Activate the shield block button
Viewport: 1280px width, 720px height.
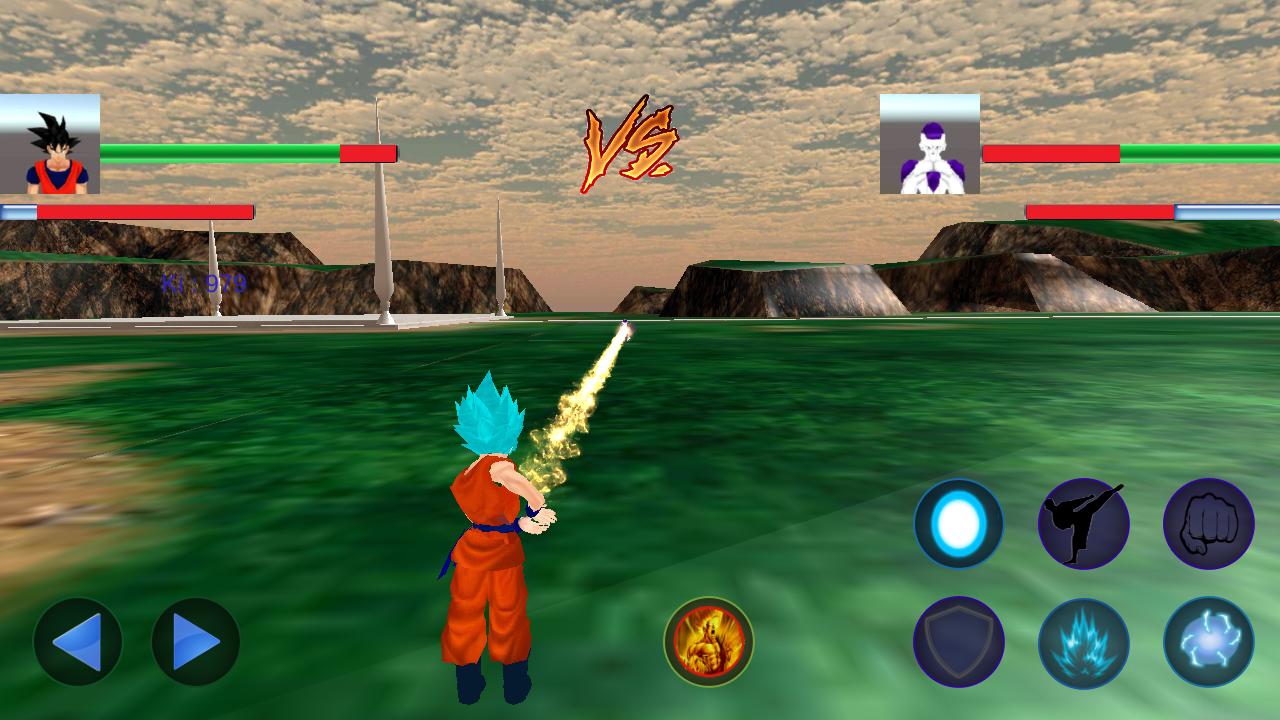click(959, 642)
